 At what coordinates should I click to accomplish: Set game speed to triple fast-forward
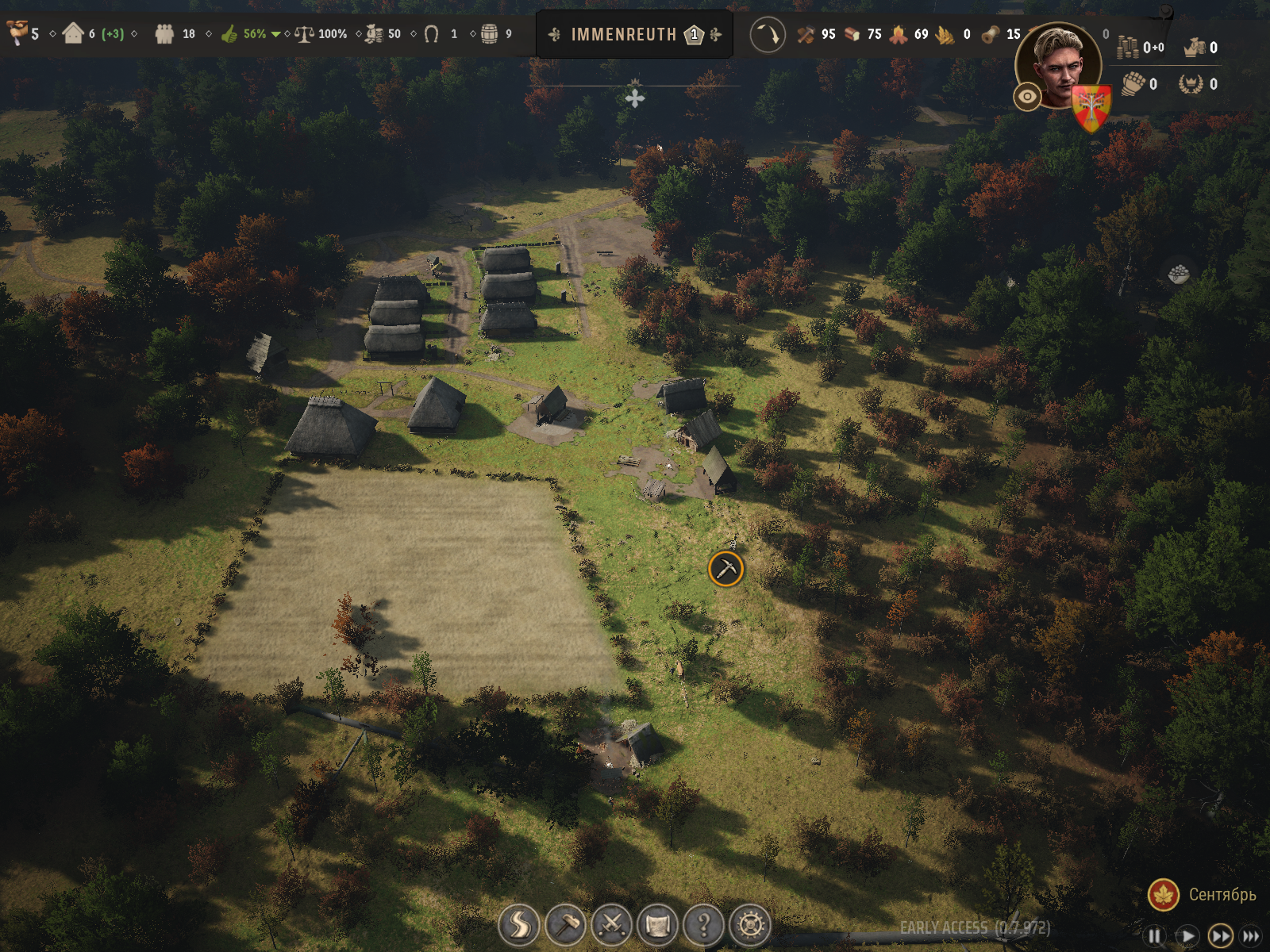coord(1251,936)
